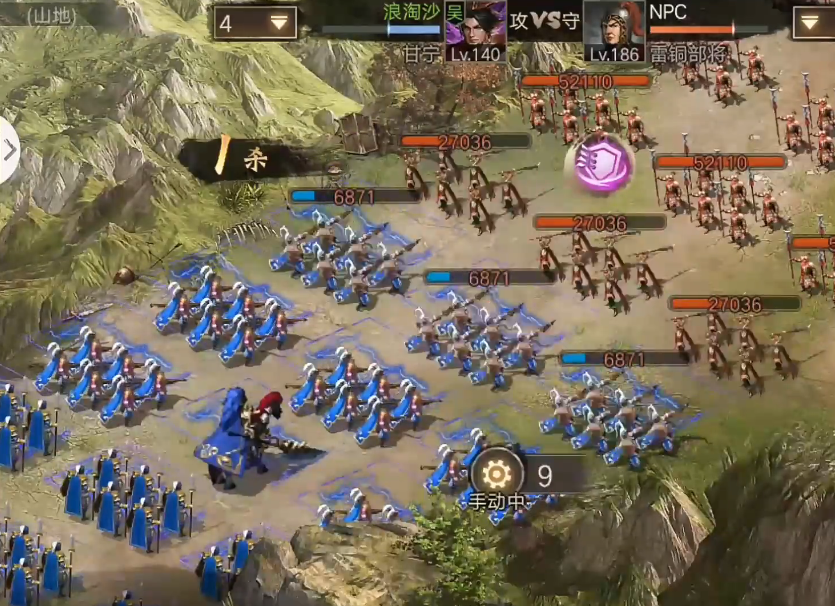Toggle the 手动中 gear control mode button

497,472
